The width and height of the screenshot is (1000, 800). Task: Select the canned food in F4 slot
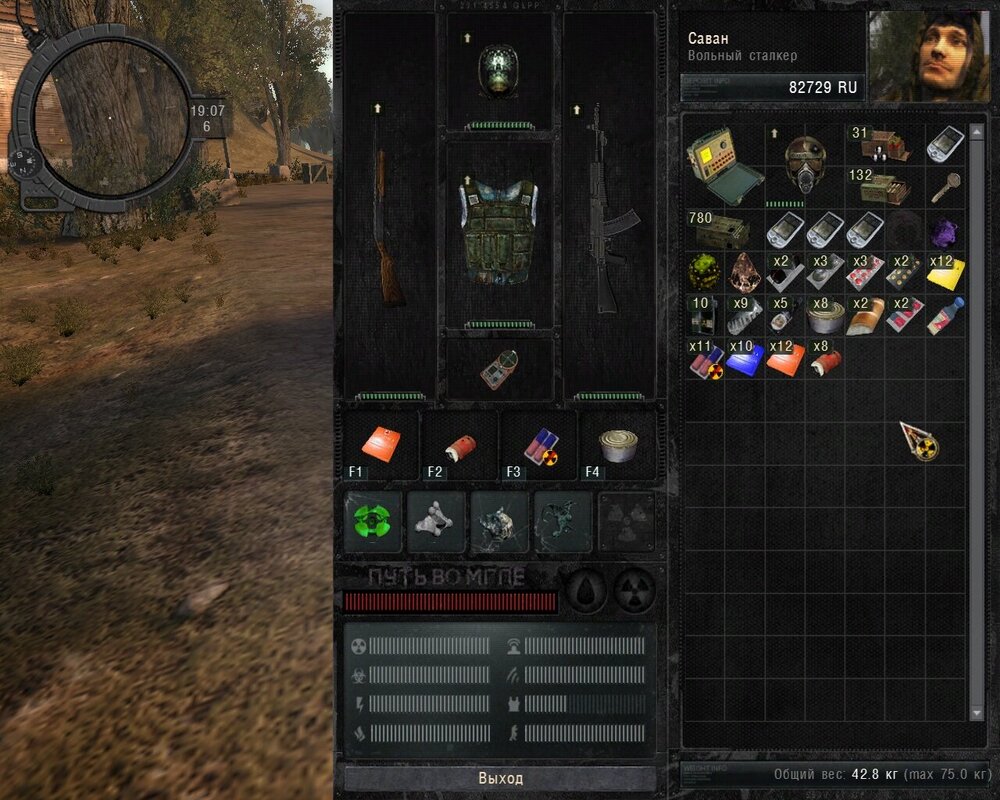pyautogui.click(x=618, y=446)
